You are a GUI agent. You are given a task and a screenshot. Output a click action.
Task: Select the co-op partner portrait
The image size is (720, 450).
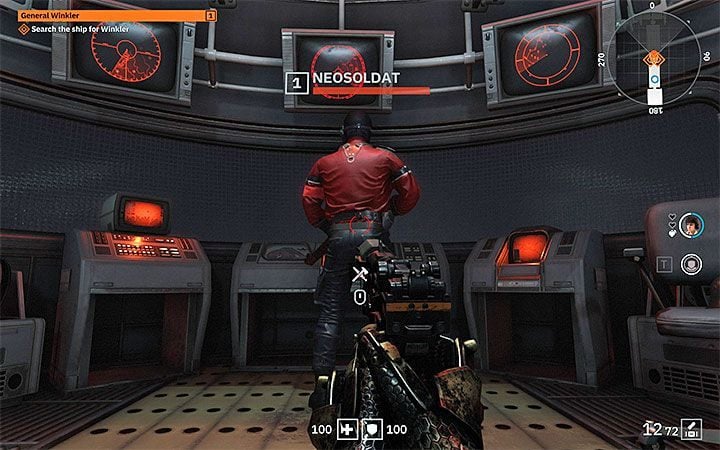point(689,227)
